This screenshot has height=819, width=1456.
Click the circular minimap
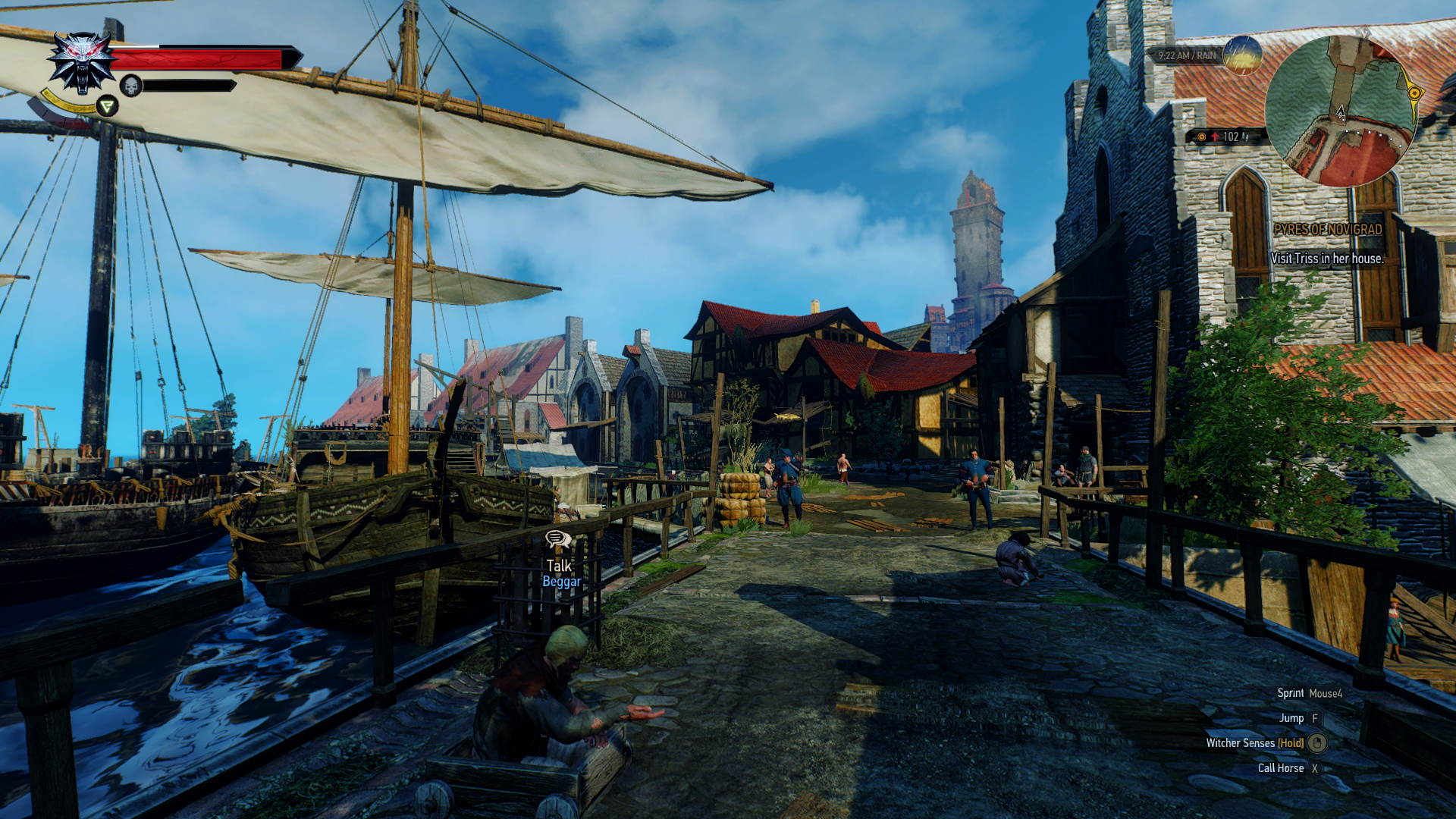pyautogui.click(x=1340, y=111)
